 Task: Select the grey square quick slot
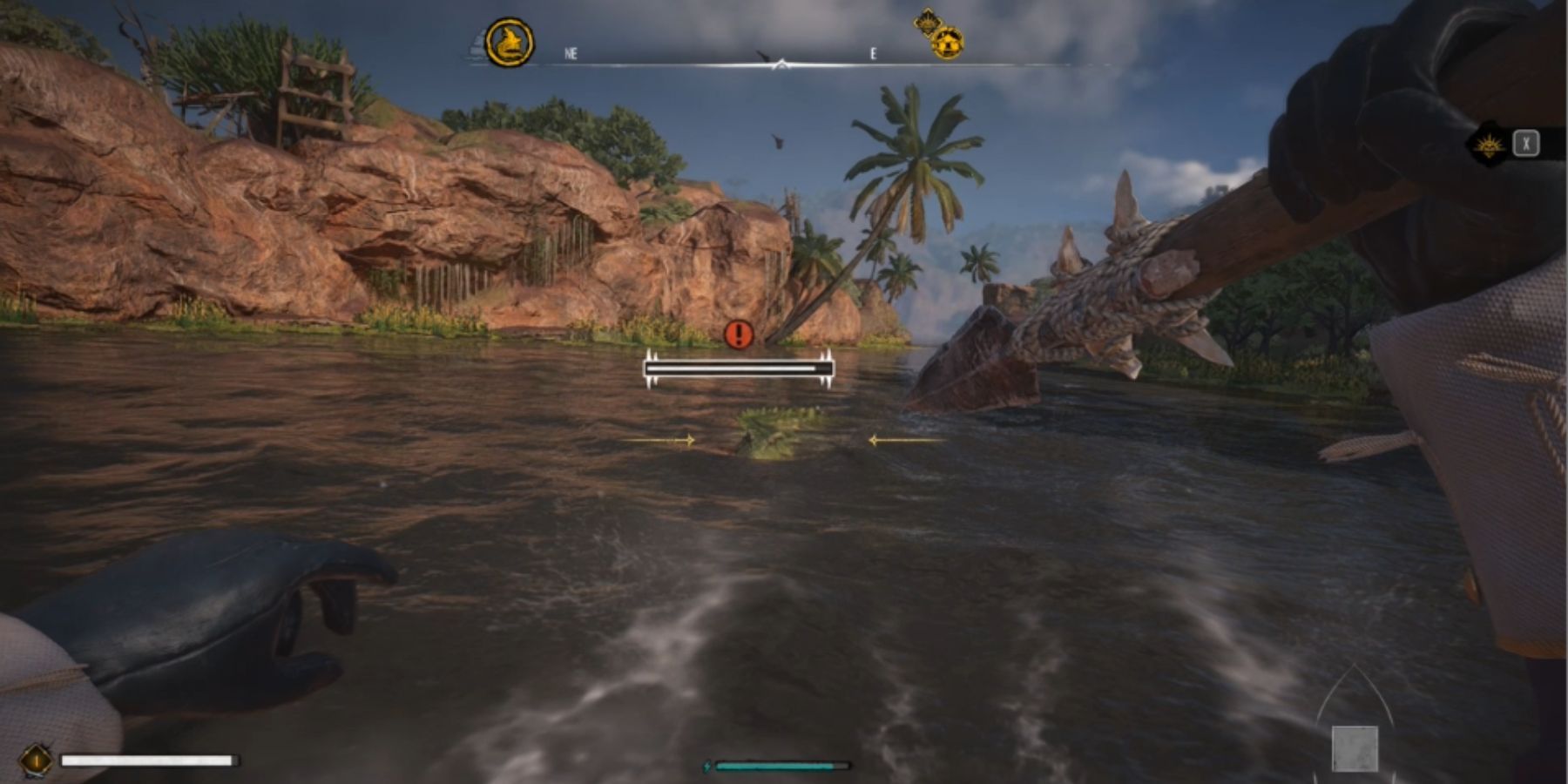(x=1355, y=748)
